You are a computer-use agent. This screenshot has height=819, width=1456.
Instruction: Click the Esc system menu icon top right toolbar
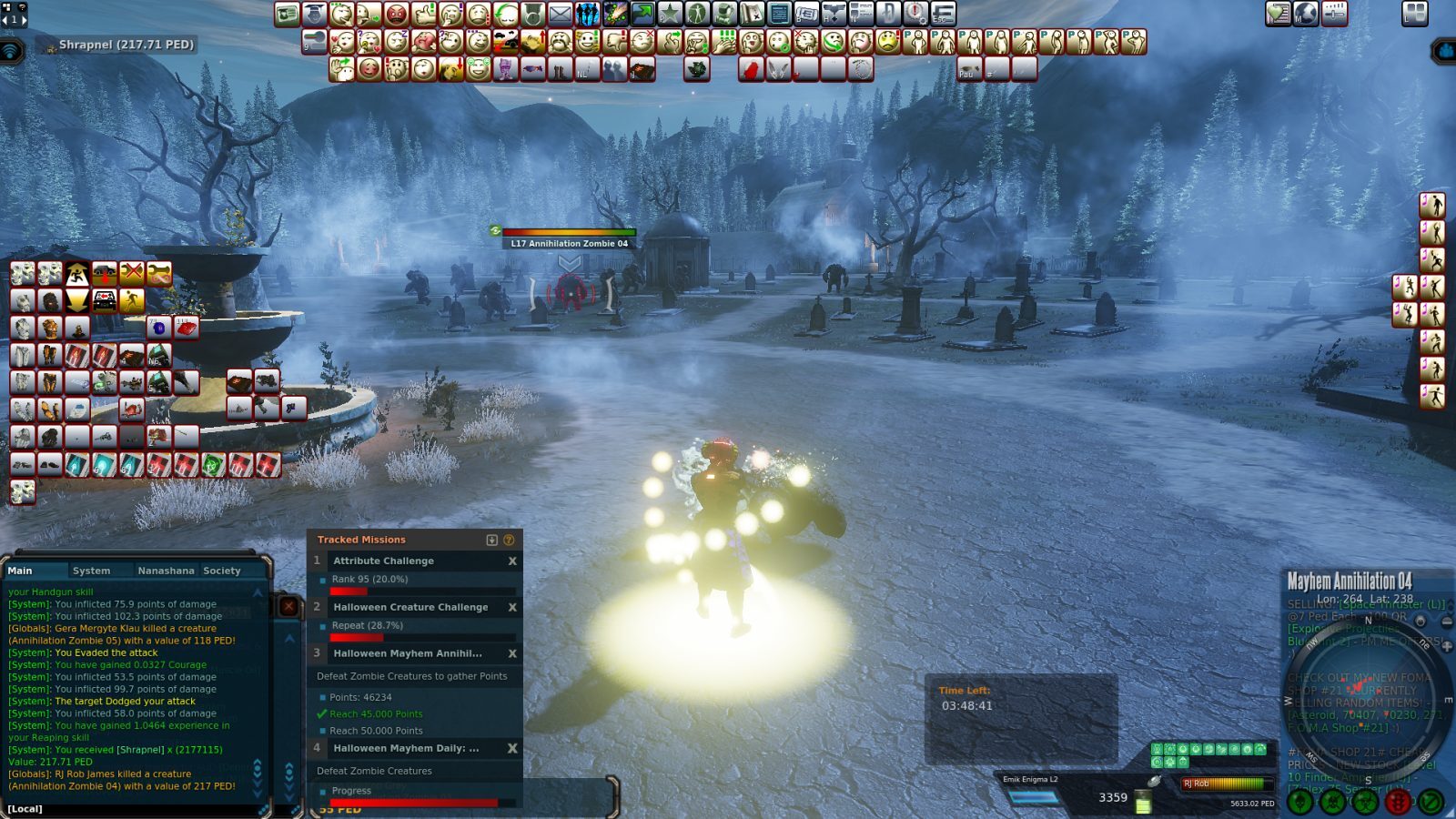941,12
